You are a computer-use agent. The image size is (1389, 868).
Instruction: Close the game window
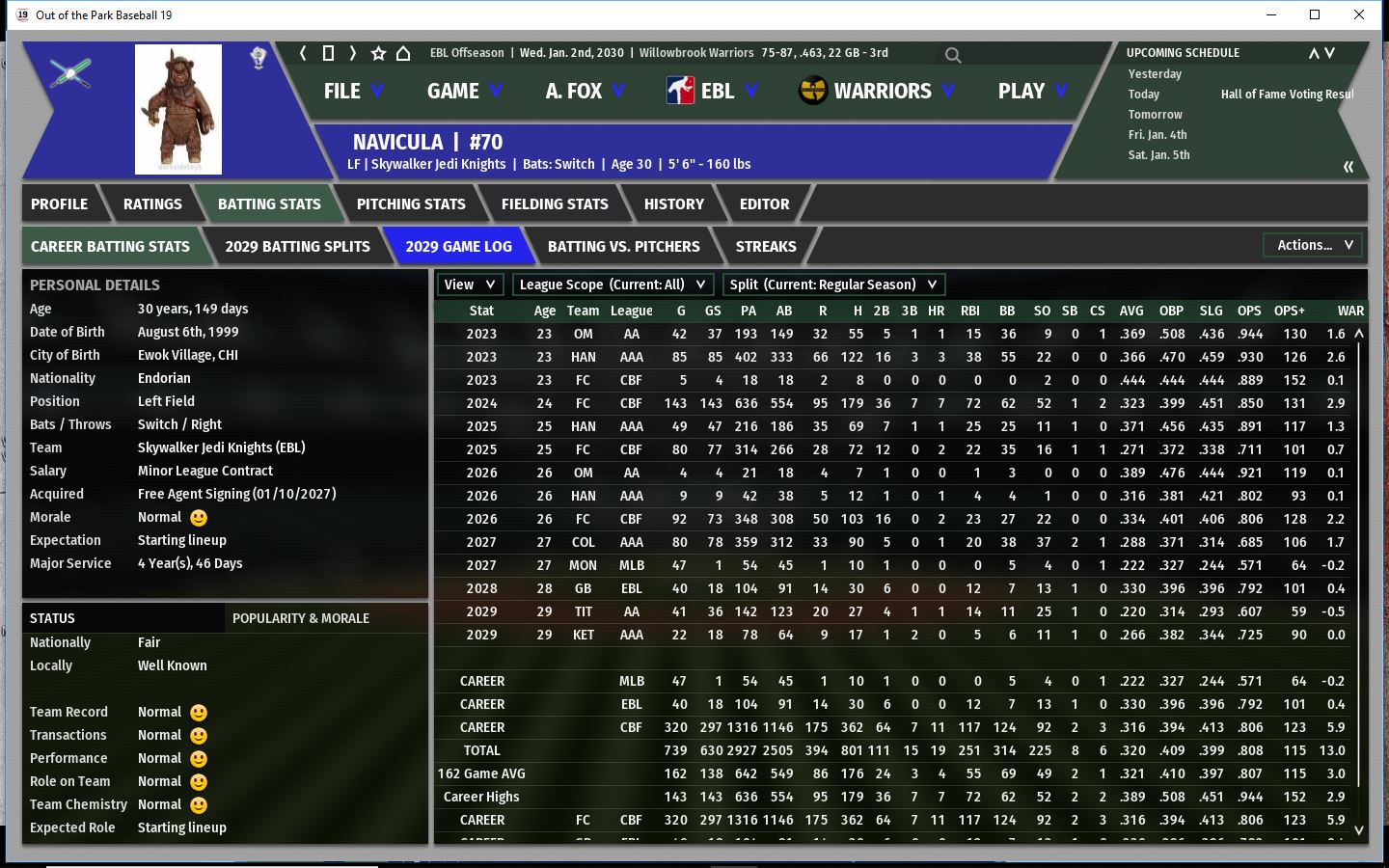1359,14
